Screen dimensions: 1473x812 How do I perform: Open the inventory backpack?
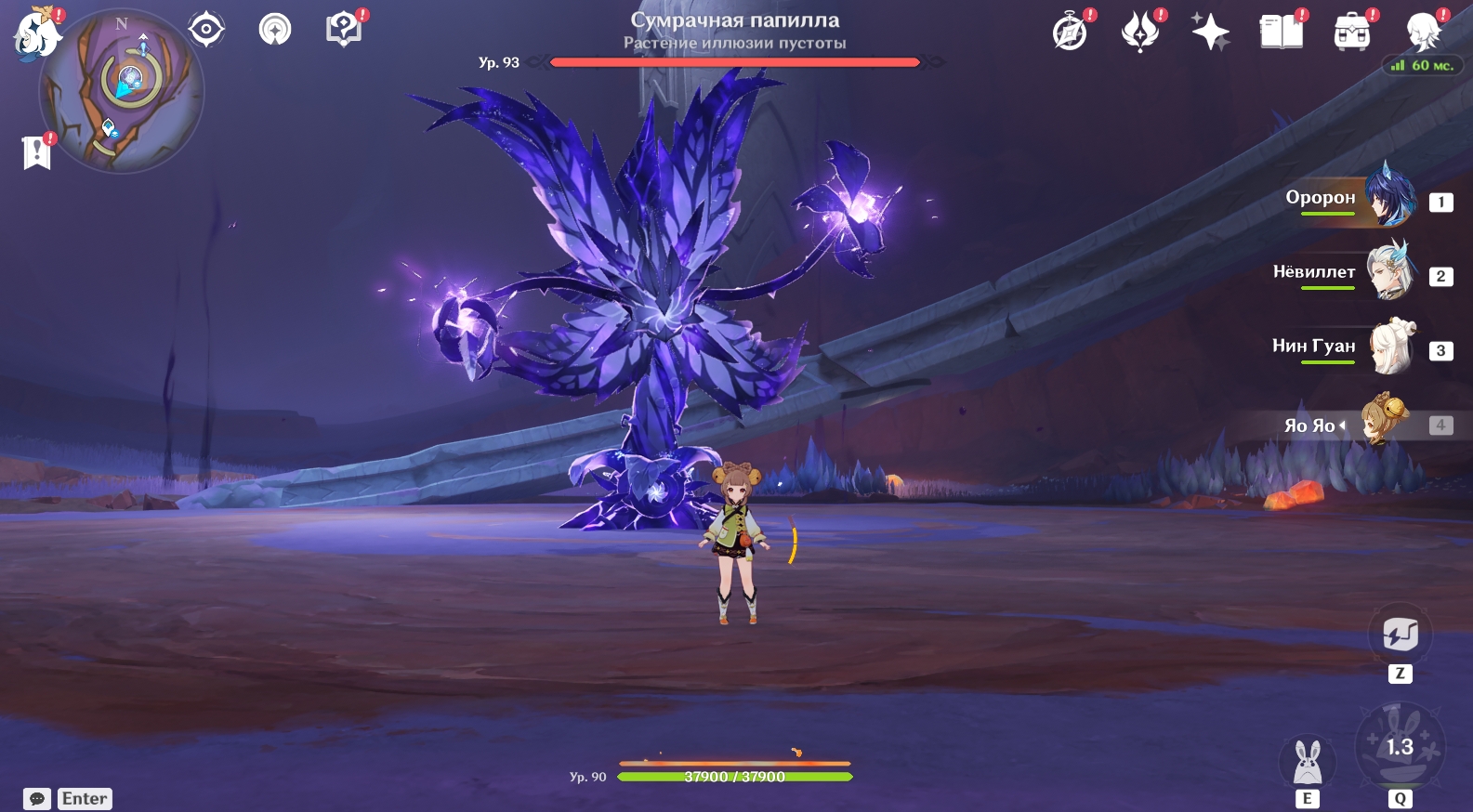click(x=1351, y=33)
